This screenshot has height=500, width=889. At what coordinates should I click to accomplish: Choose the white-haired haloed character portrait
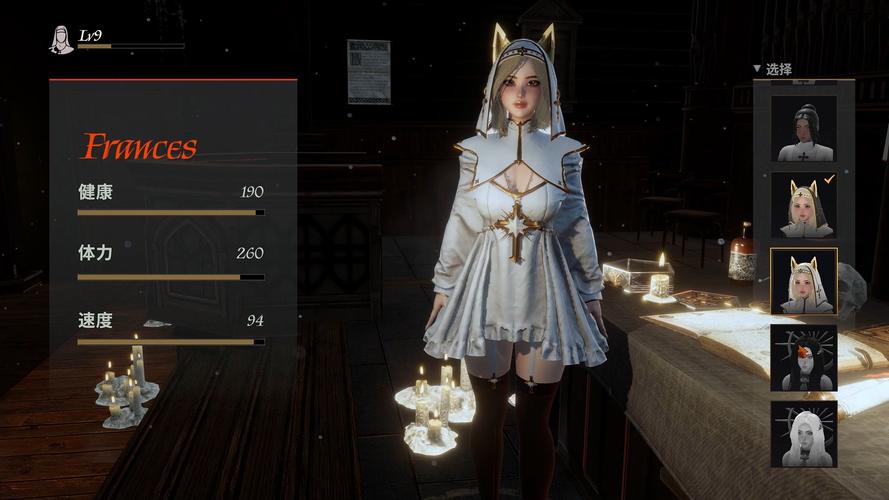pyautogui.click(x=803, y=433)
